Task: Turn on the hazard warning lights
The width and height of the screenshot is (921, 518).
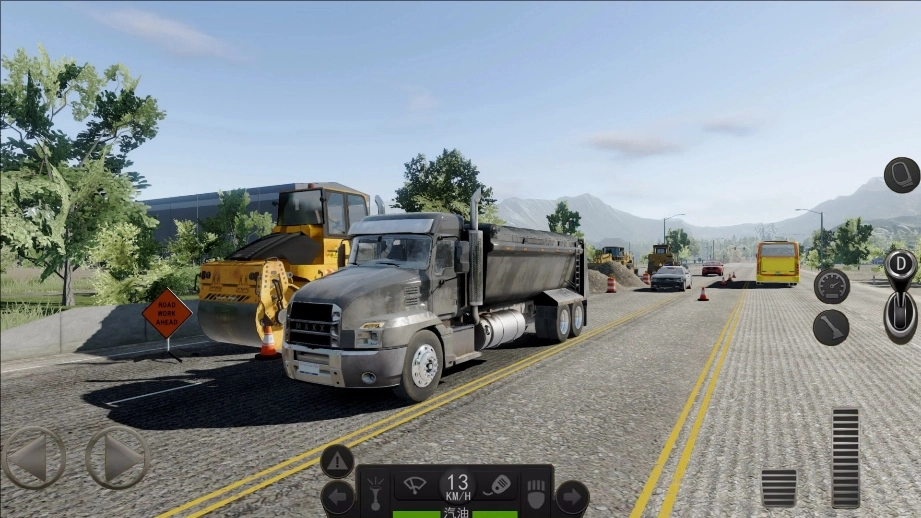Action: [x=337, y=461]
